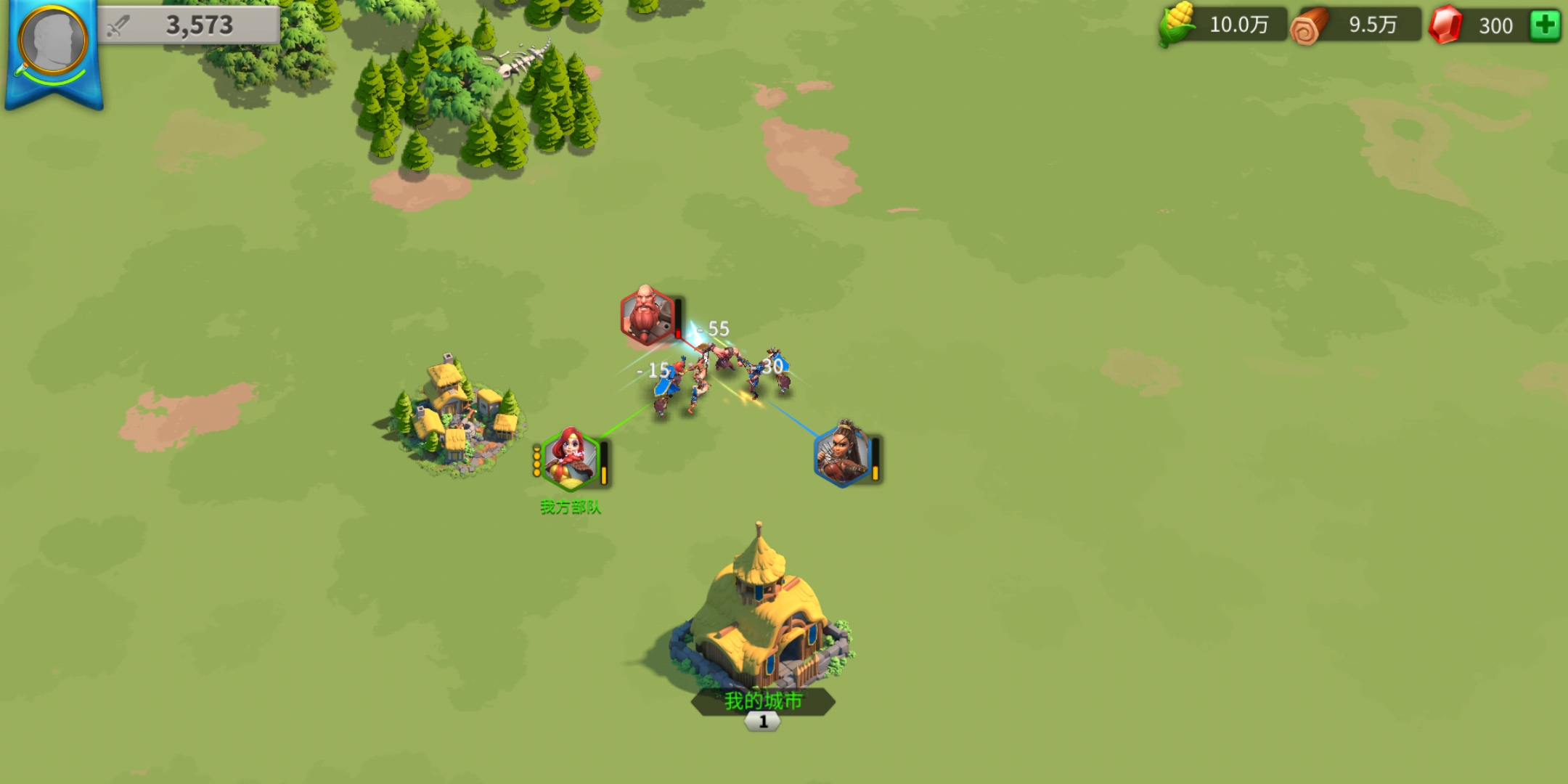Select the blue allied archer commander marker

click(842, 454)
